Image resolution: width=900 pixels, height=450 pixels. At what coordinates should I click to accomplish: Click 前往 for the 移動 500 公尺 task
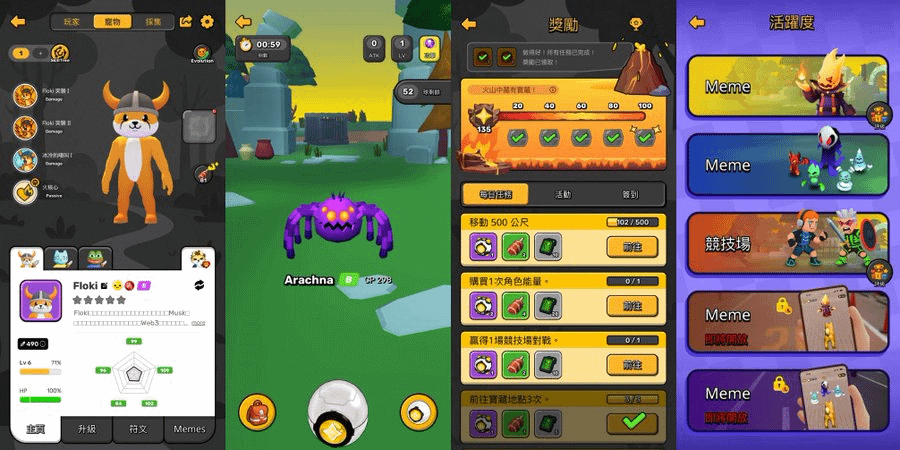click(x=631, y=248)
